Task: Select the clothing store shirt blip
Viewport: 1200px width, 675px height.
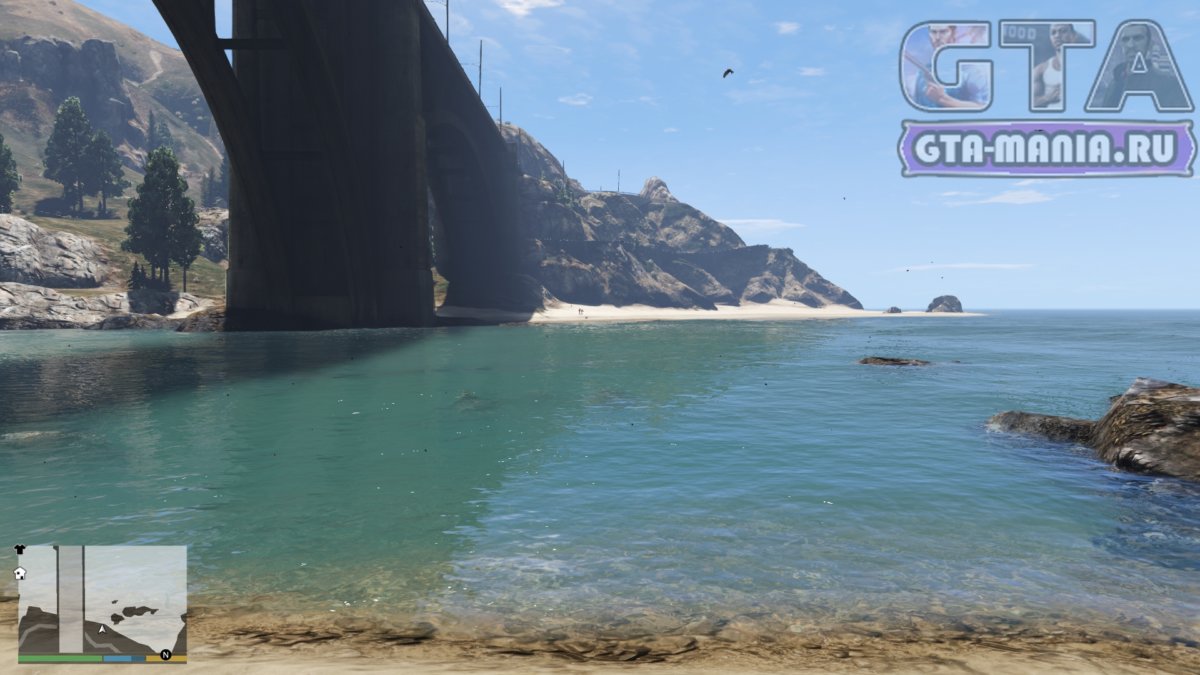Action: (22, 551)
